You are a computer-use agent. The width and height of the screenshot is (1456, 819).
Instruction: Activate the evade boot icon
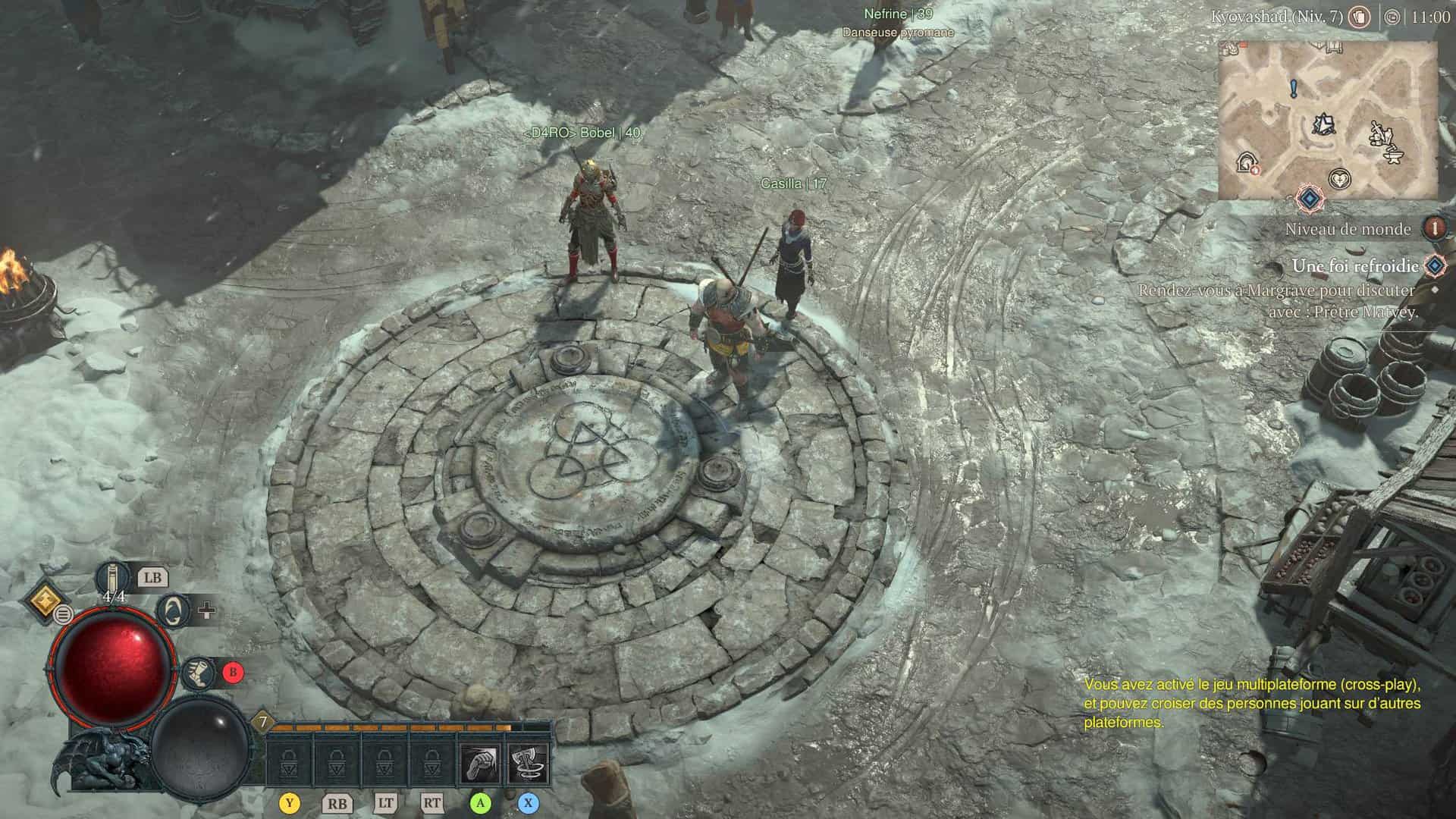coord(199,672)
